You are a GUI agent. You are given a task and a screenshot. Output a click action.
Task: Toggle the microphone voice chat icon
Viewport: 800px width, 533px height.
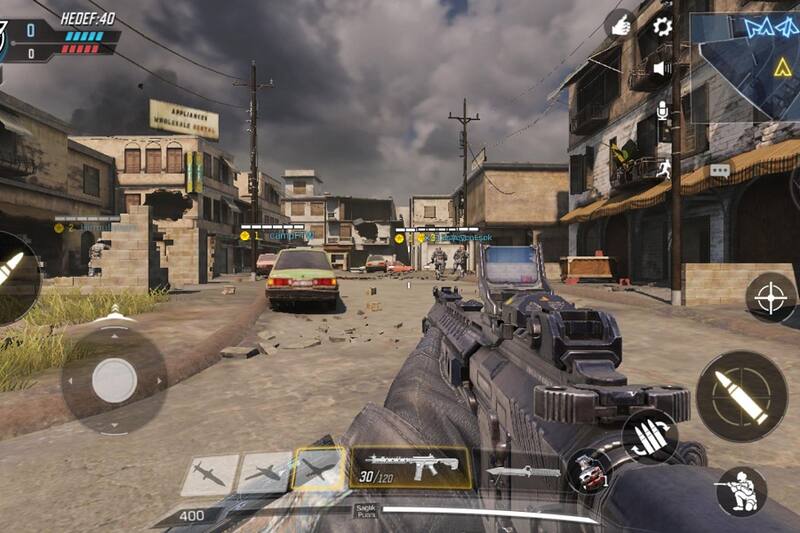(662, 109)
